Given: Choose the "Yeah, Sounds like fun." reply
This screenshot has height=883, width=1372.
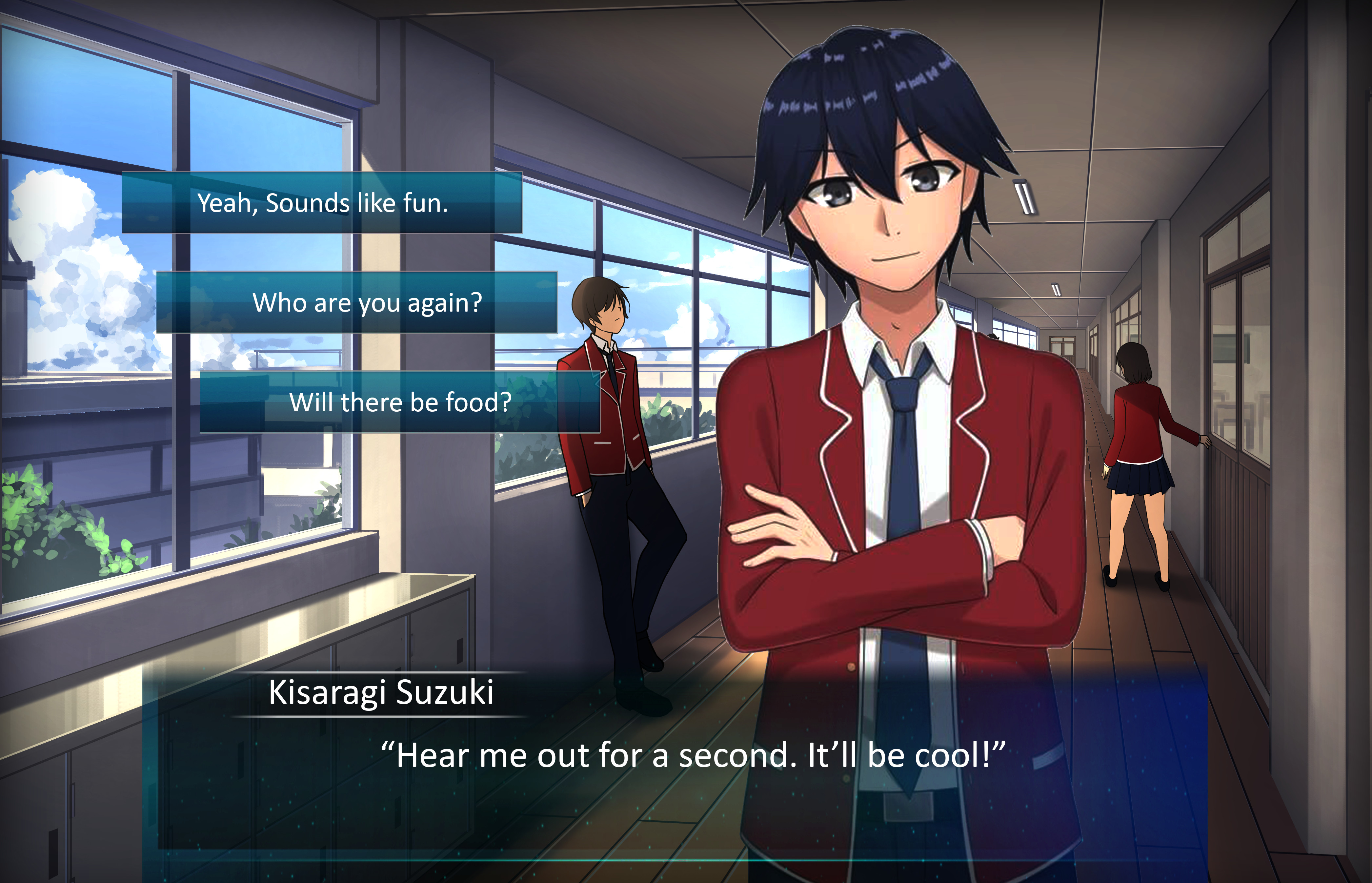Looking at the screenshot, I should pyautogui.click(x=322, y=203).
